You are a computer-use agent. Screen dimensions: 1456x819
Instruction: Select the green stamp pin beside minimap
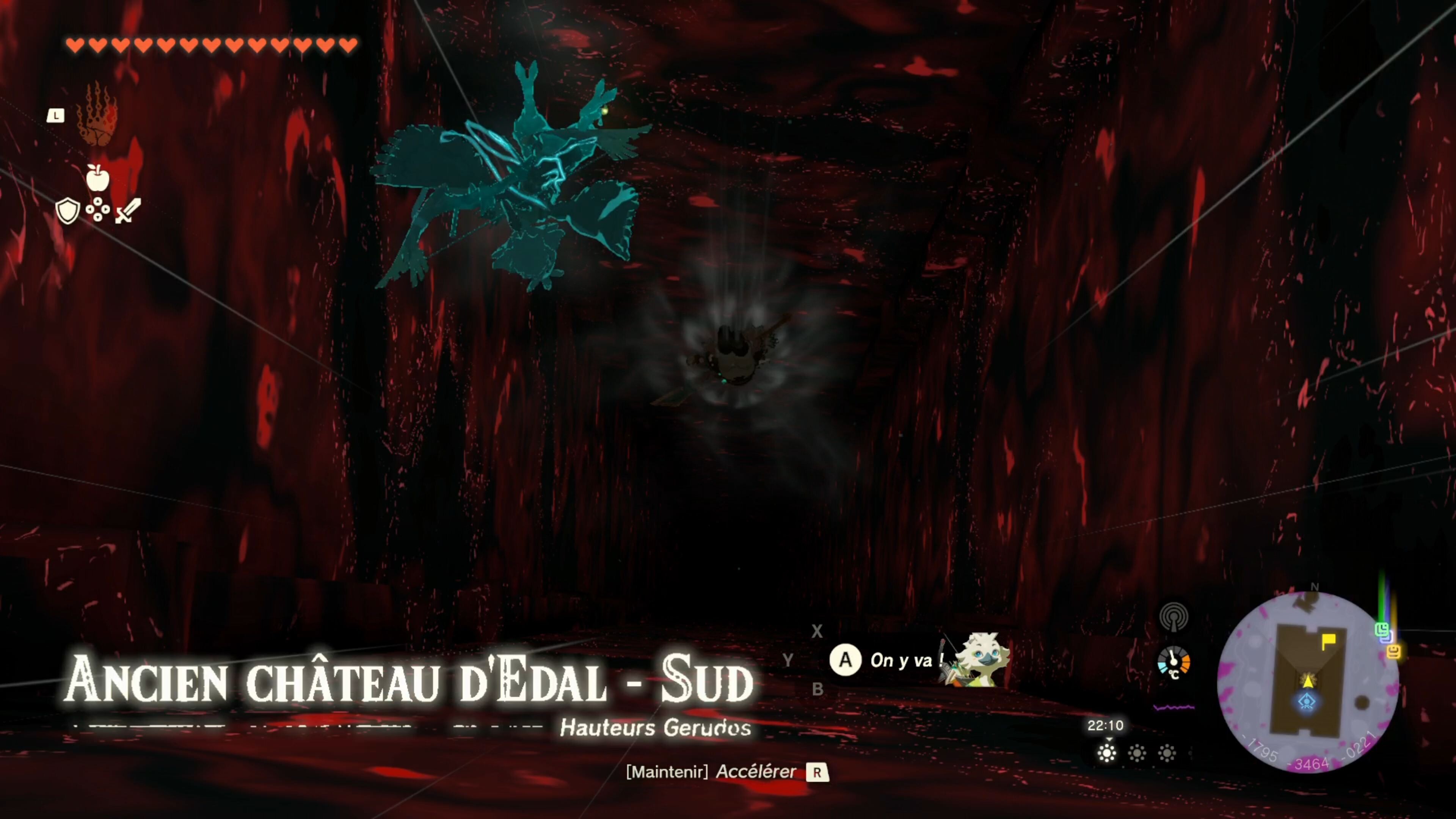tap(1381, 629)
